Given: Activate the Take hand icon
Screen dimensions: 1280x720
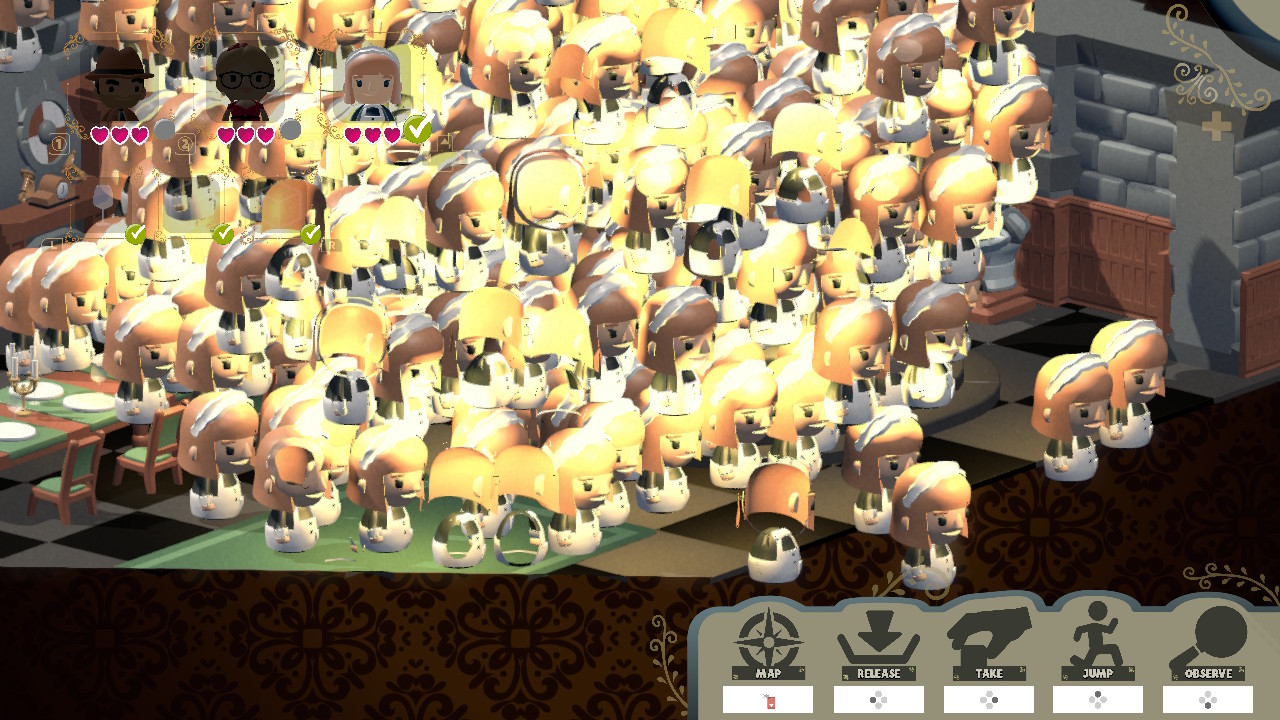Looking at the screenshot, I should click(x=988, y=638).
